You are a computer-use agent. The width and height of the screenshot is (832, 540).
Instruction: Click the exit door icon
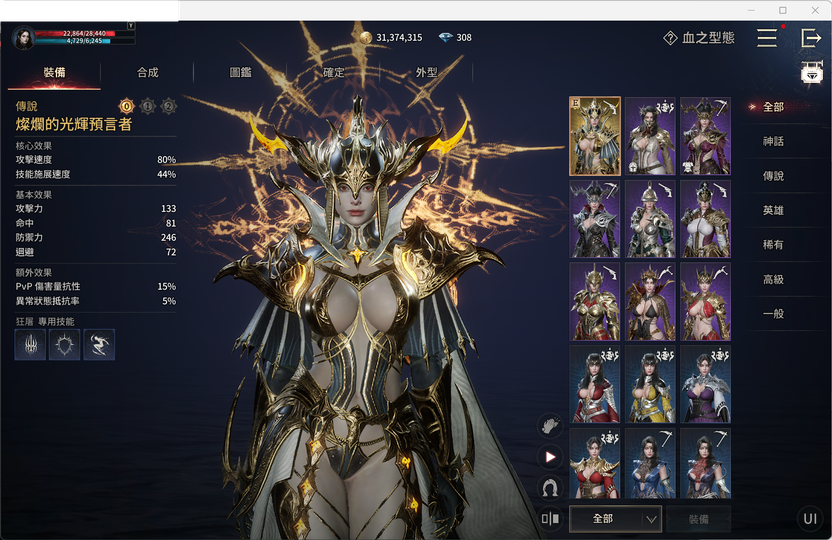pyautogui.click(x=811, y=38)
